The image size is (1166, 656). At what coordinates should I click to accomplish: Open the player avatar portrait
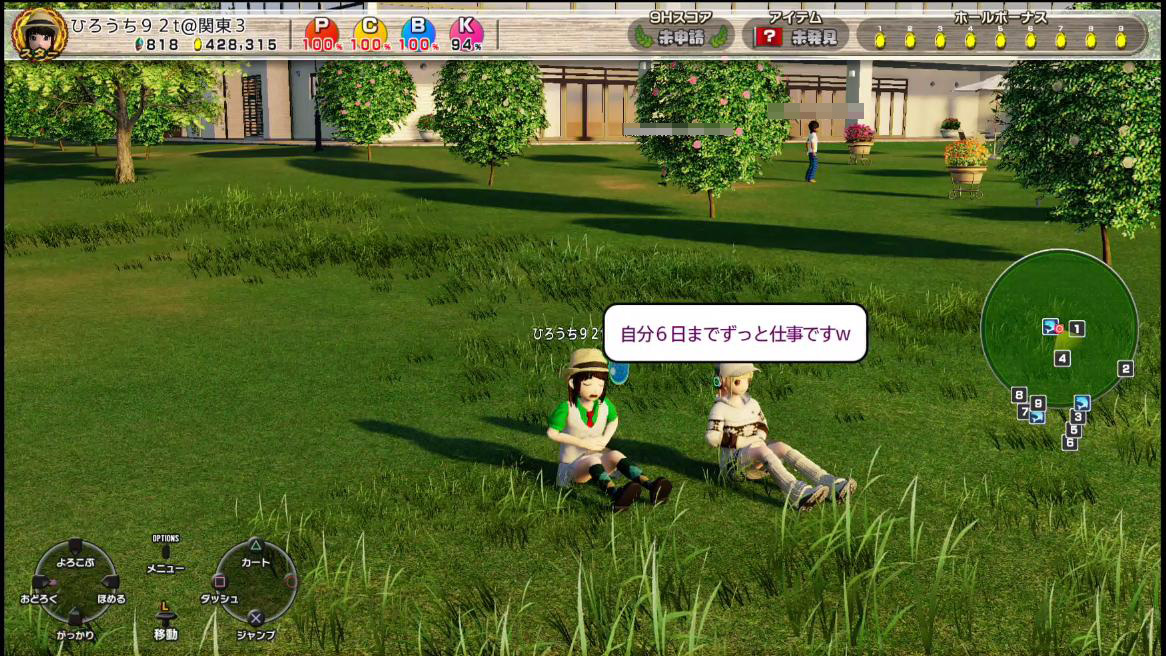click(x=39, y=33)
